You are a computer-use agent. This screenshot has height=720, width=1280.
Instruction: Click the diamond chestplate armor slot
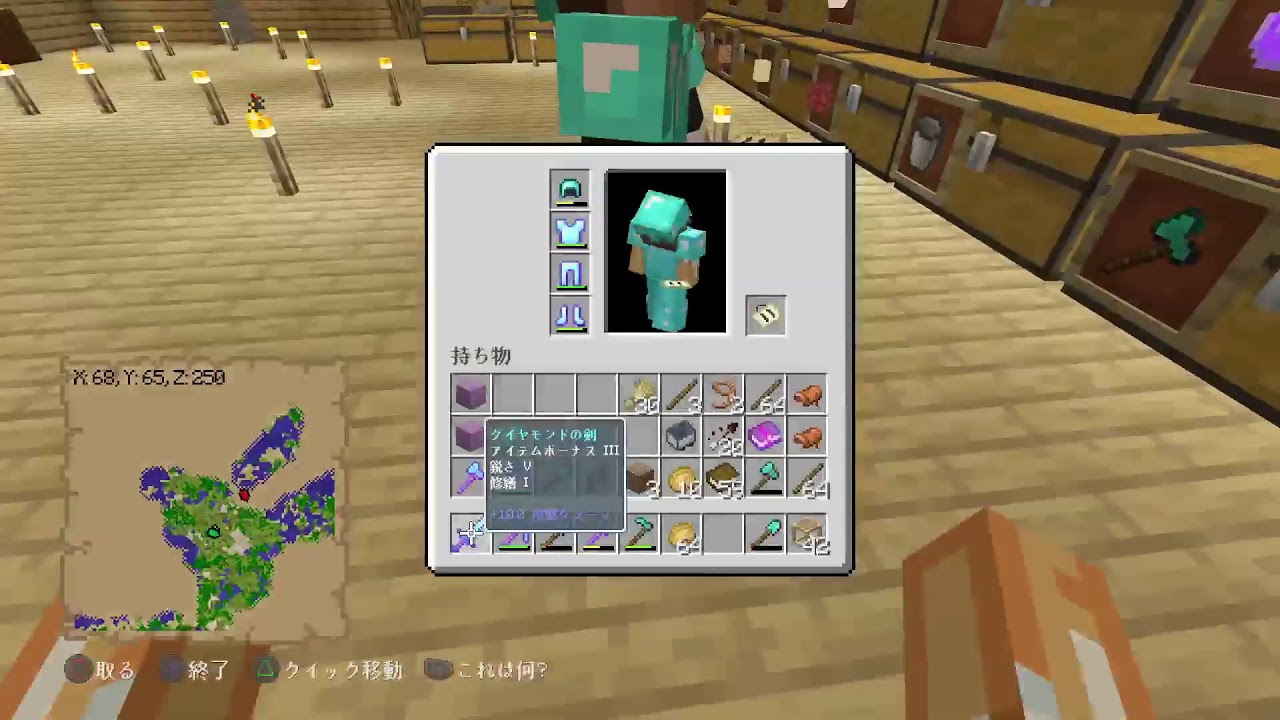point(570,231)
